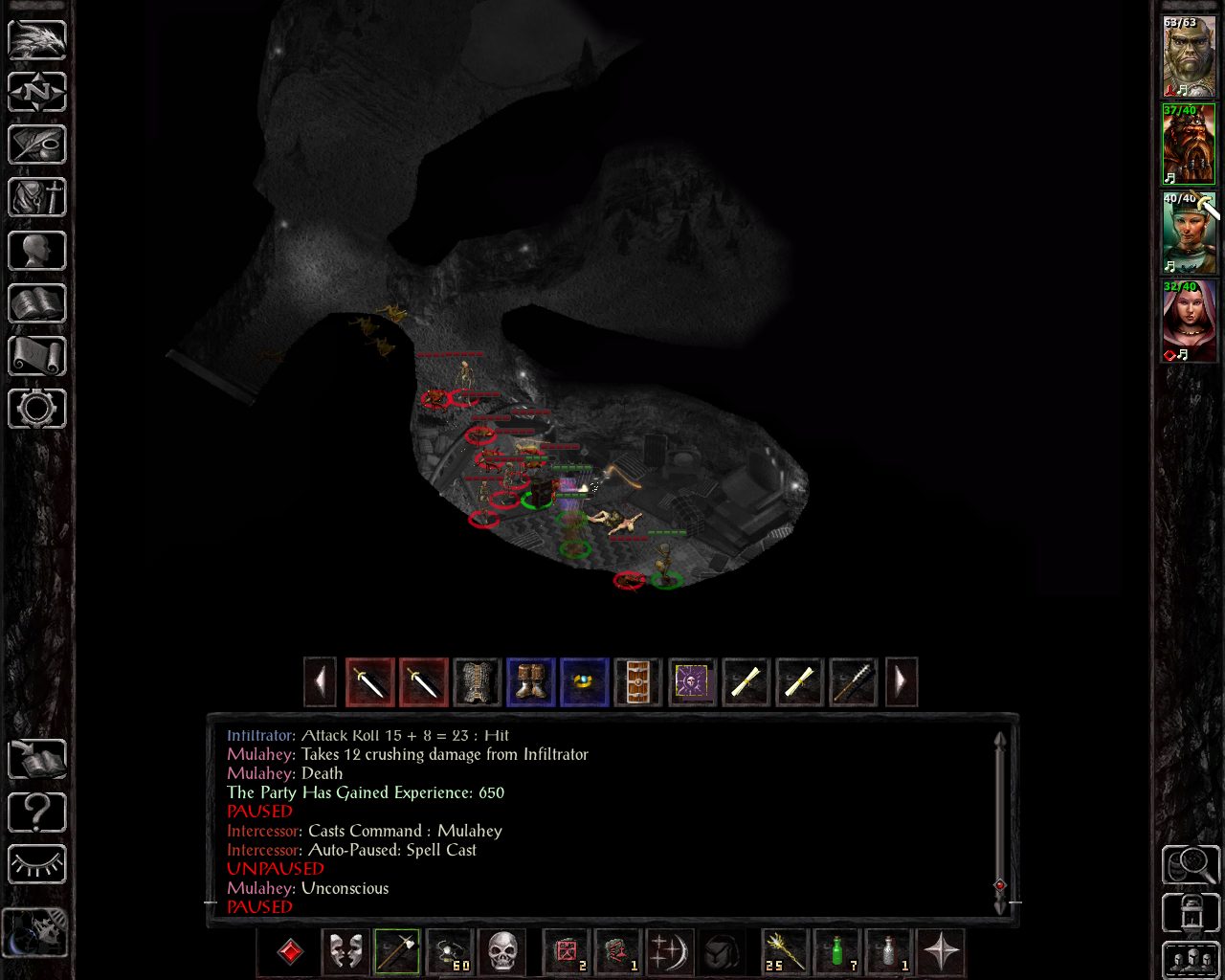The image size is (1225, 980).
Task: Toggle party AI with the lamp icon
Action: point(36,864)
